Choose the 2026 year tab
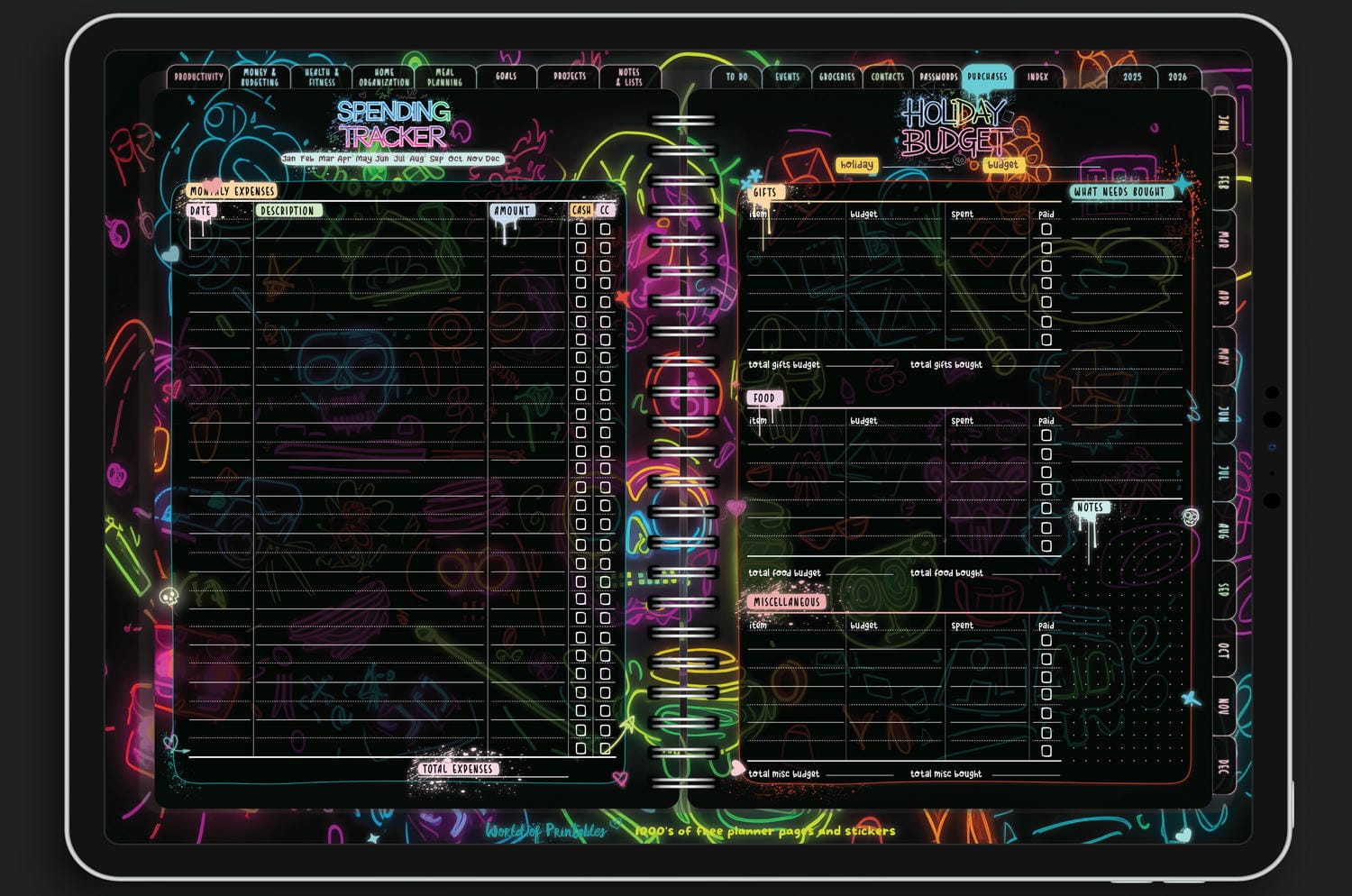This screenshot has width=1352, height=896. point(1178,78)
